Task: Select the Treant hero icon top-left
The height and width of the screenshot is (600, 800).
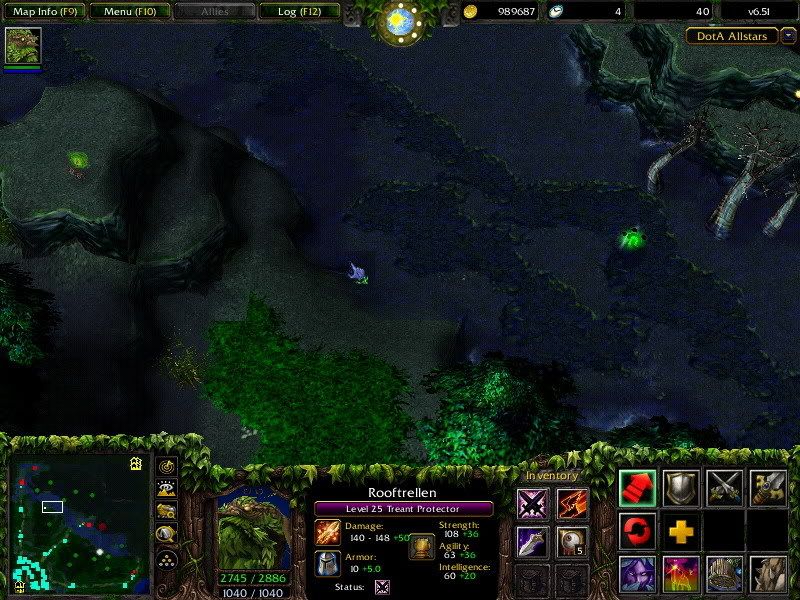Action: (x=22, y=46)
